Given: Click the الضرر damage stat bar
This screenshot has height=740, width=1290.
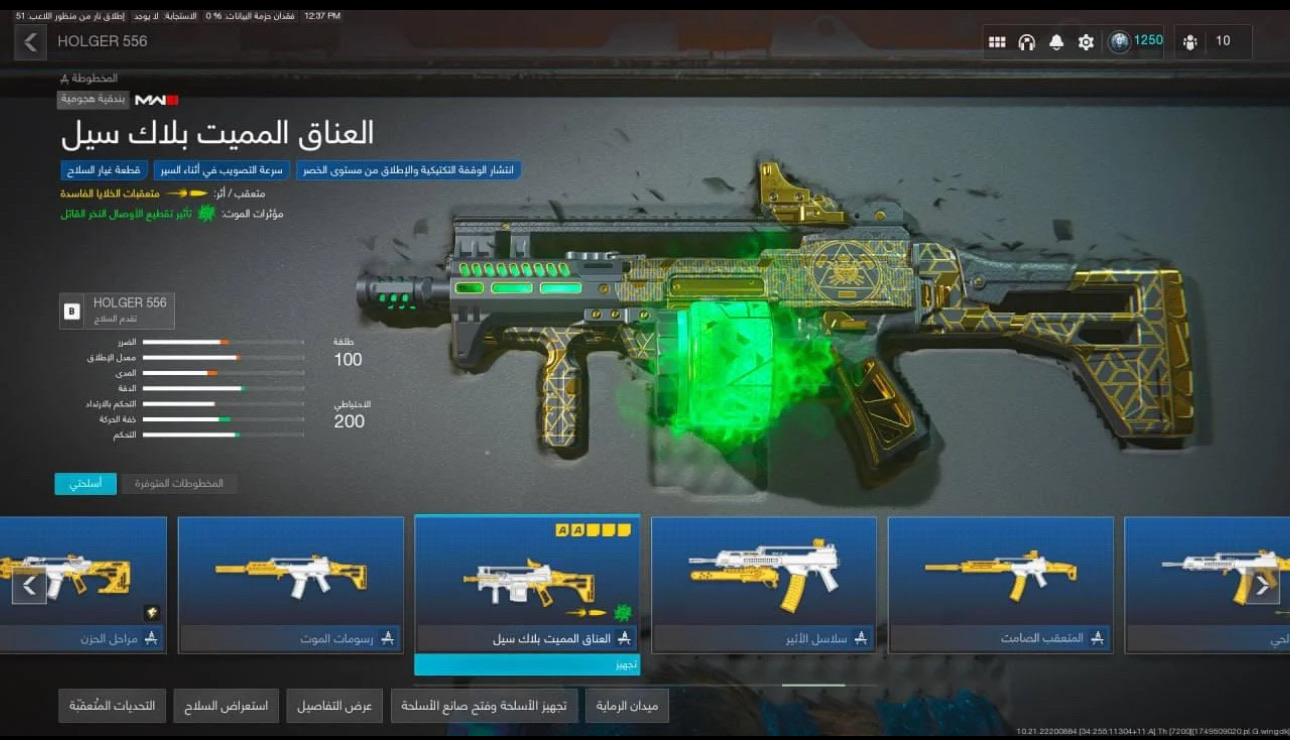Looking at the screenshot, I should (222, 340).
